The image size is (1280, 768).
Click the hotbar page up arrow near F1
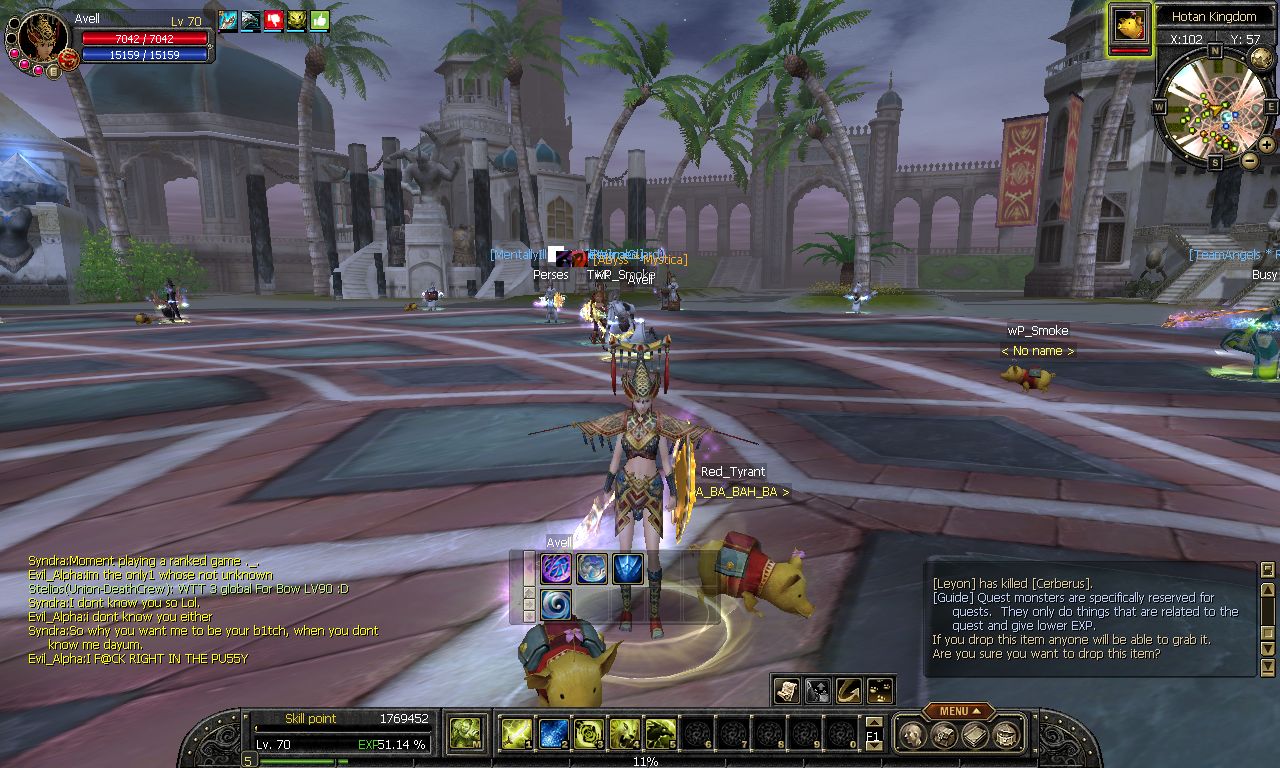click(x=874, y=722)
